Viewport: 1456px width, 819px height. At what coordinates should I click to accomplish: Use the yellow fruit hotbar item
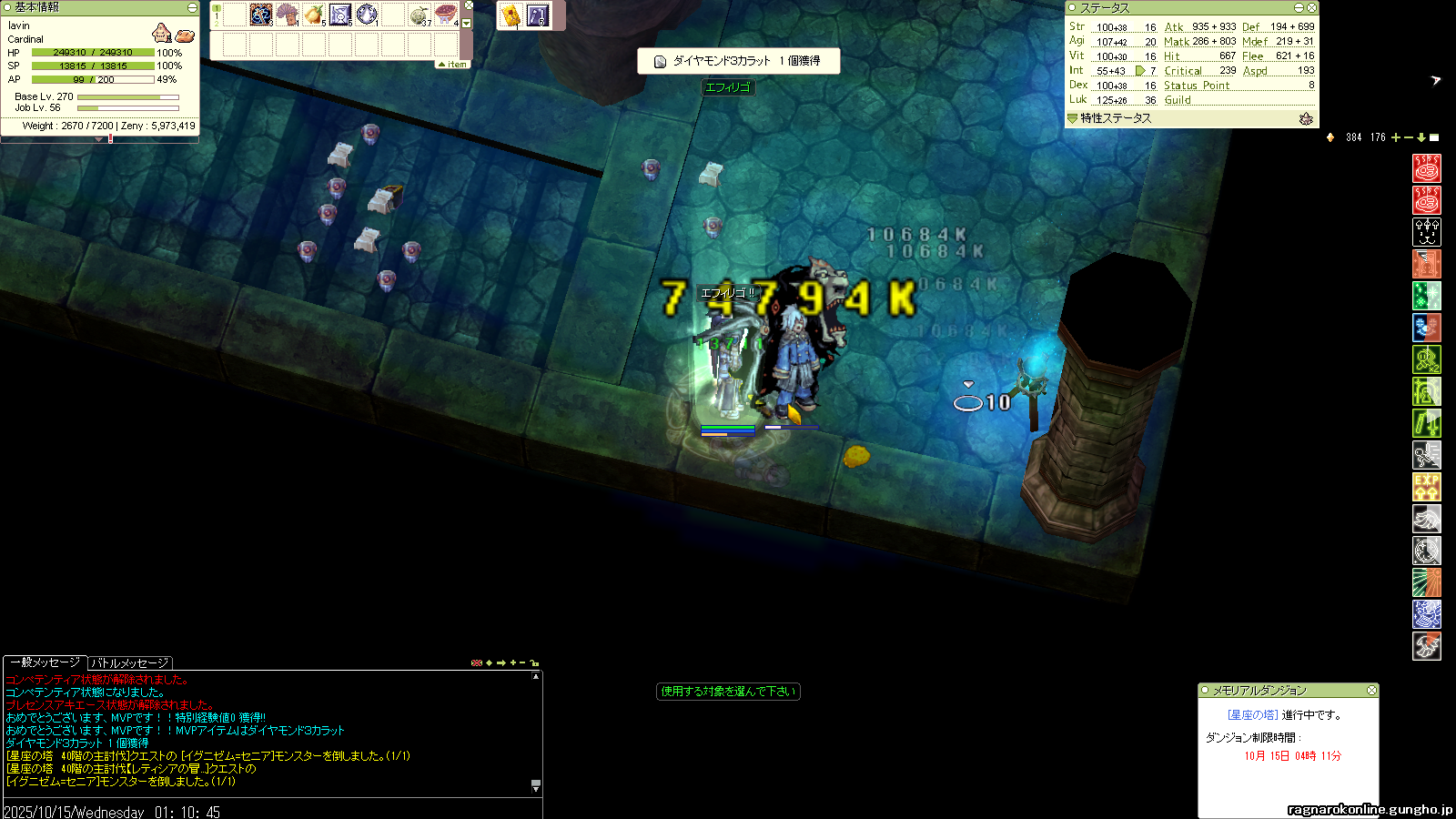(x=314, y=15)
